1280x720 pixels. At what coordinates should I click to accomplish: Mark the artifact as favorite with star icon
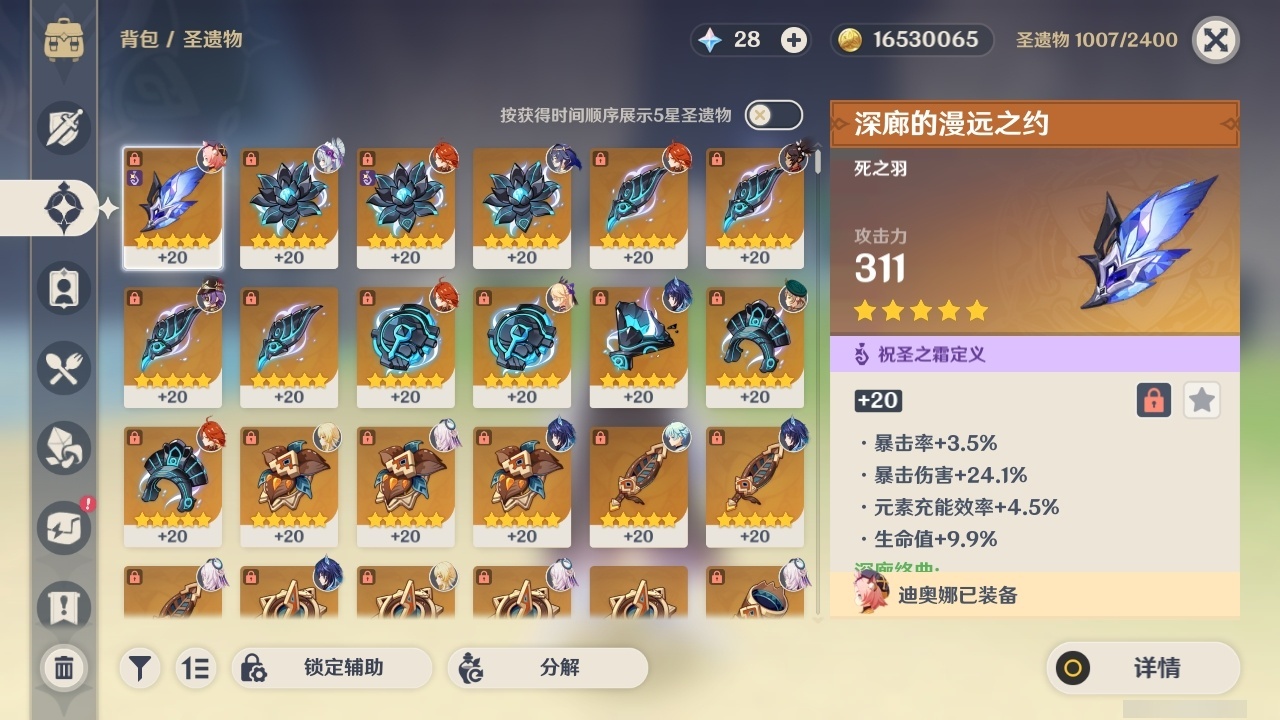tap(1201, 400)
